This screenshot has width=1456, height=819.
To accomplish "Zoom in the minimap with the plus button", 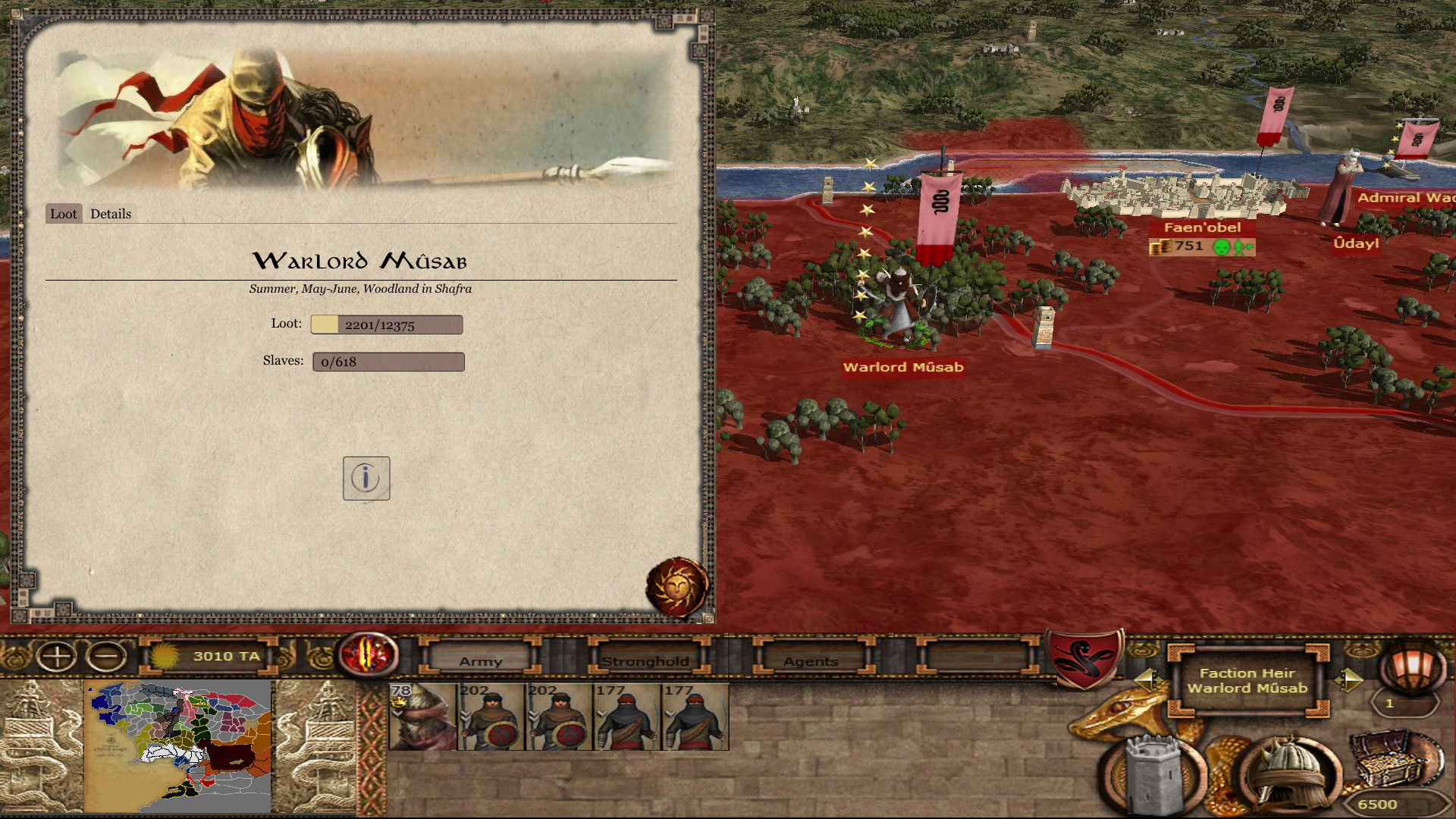I will click(57, 656).
